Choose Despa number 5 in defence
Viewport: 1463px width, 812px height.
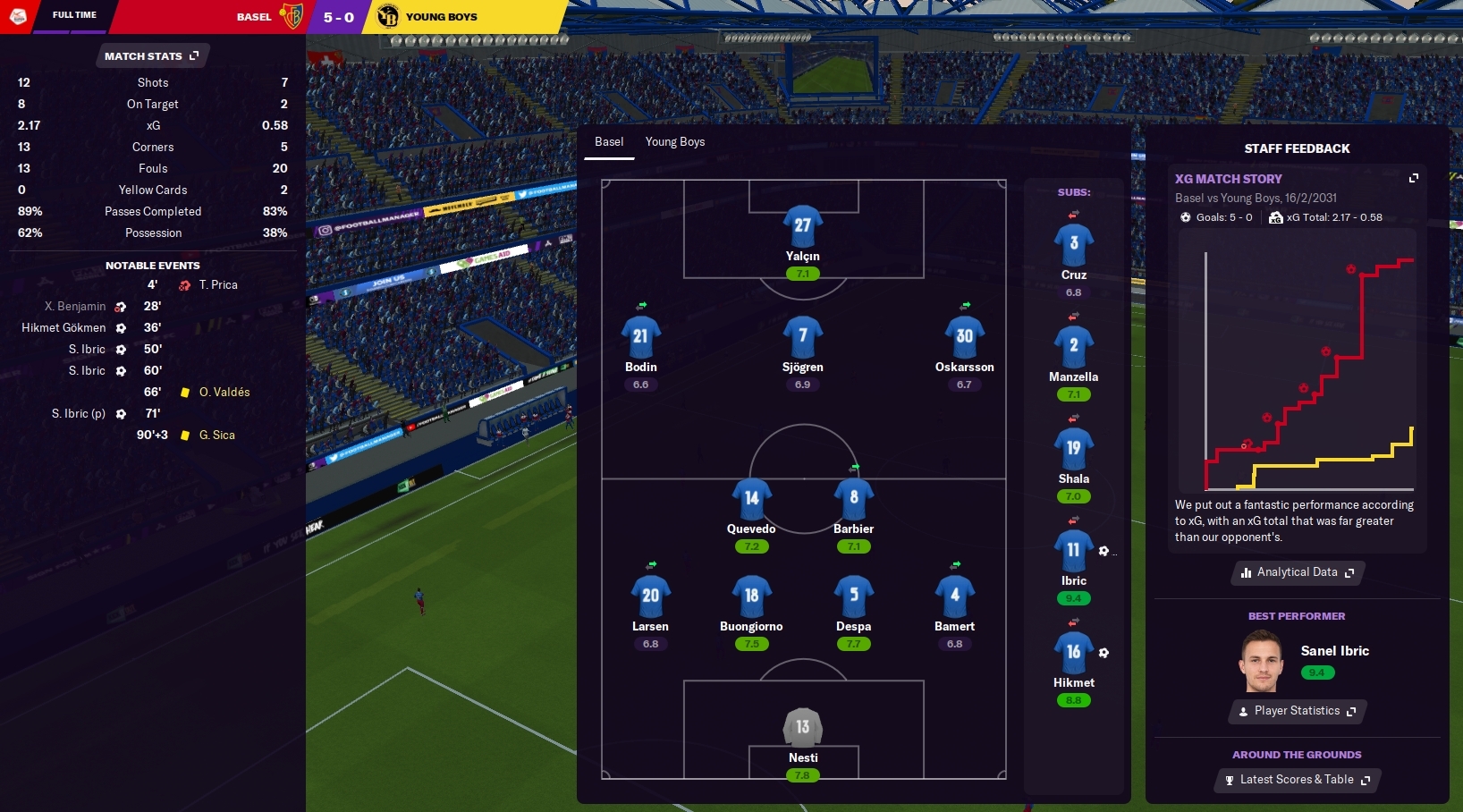pyautogui.click(x=853, y=596)
